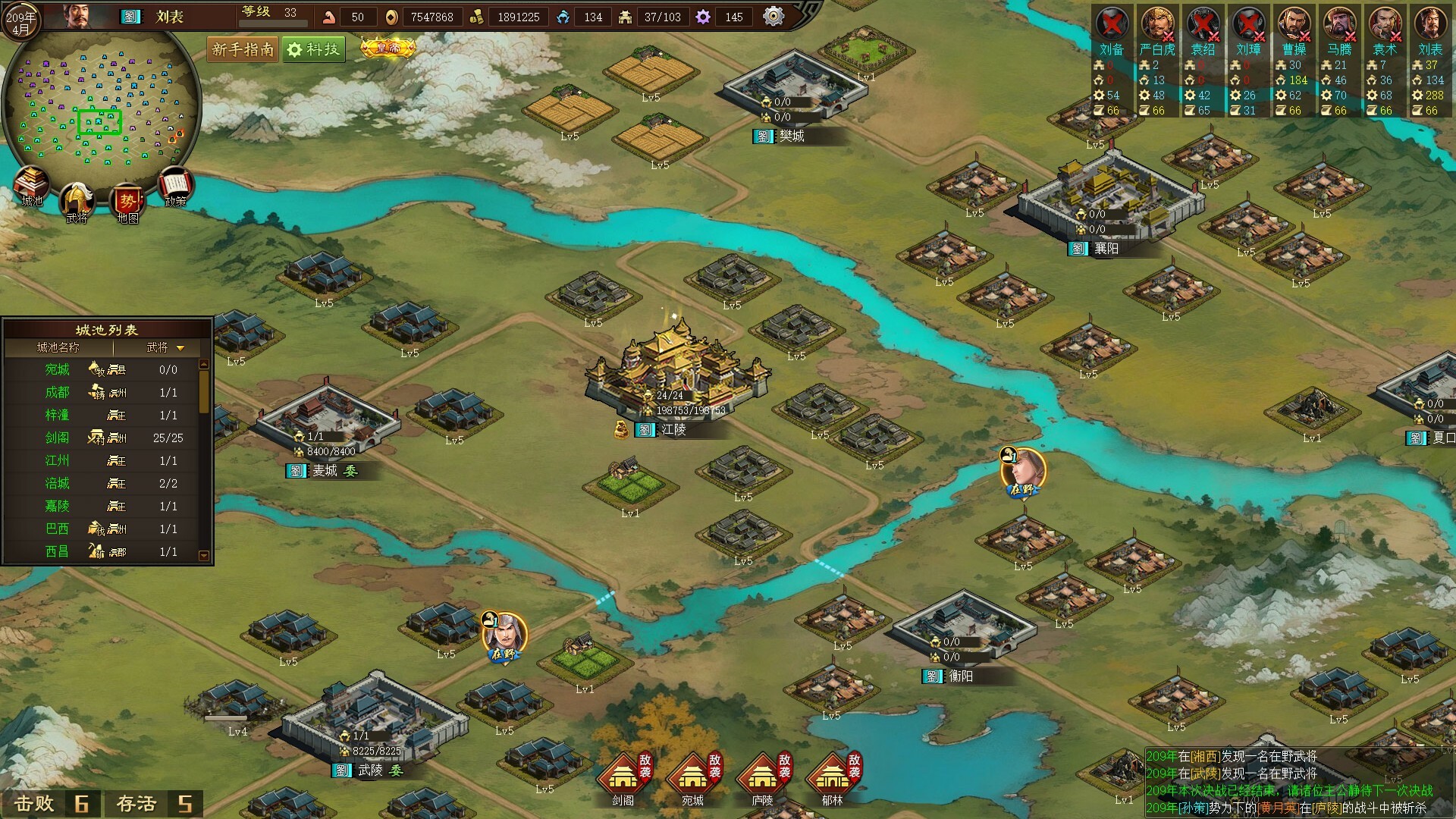Show the 势 faction map
The image size is (1456, 819).
[127, 203]
